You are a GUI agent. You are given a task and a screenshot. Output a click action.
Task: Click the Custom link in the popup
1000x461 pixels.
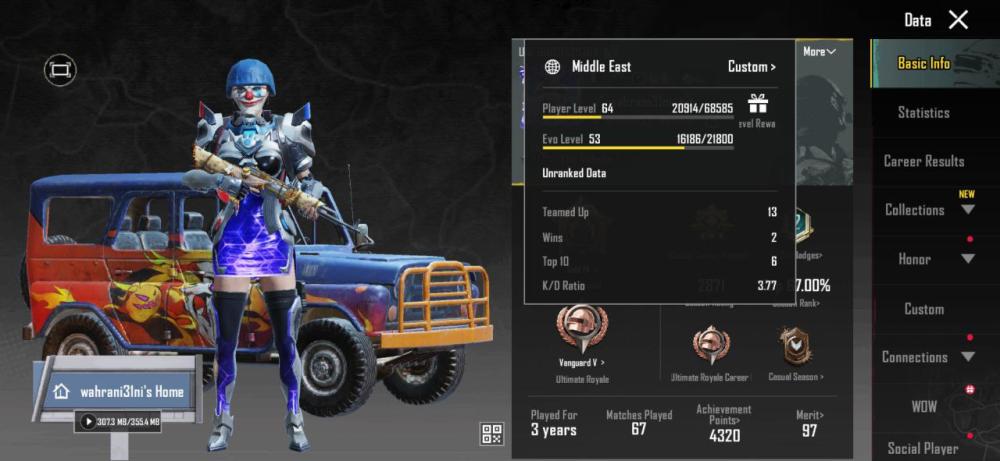(x=751, y=67)
